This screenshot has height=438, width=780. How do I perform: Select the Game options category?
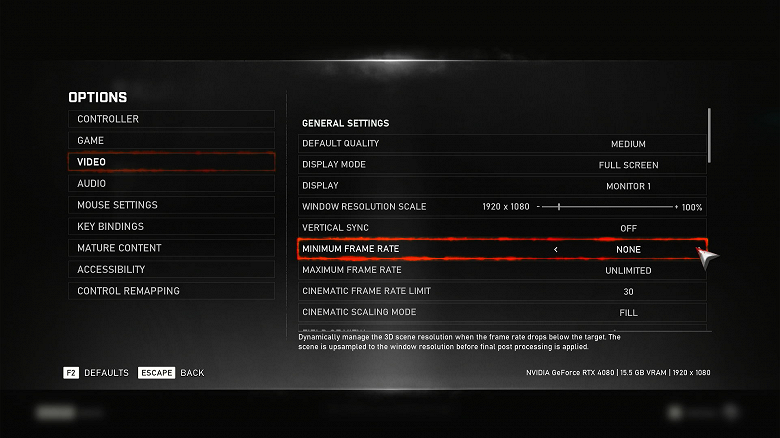[x=170, y=141]
